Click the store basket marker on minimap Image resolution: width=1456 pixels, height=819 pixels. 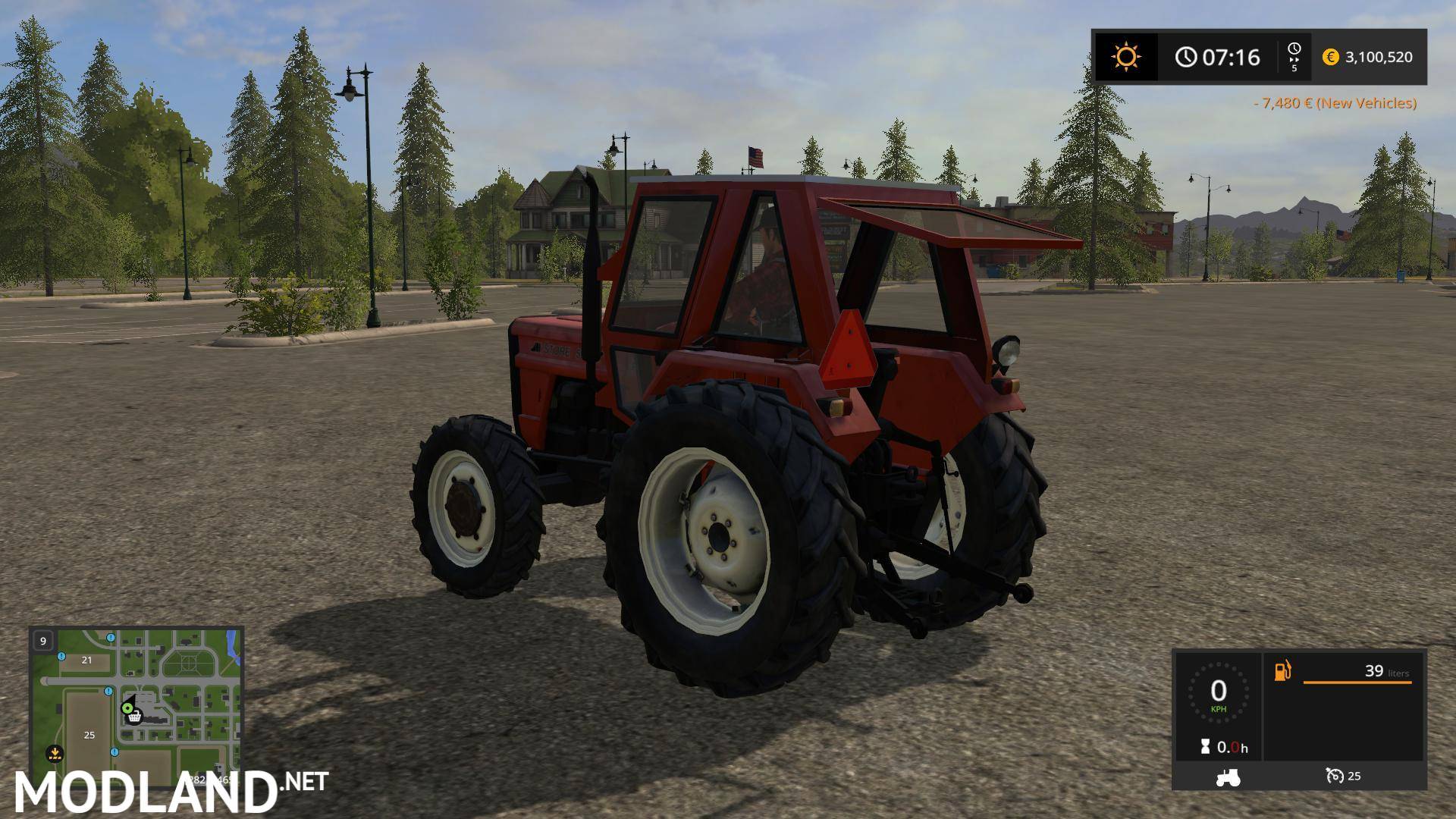tap(134, 717)
